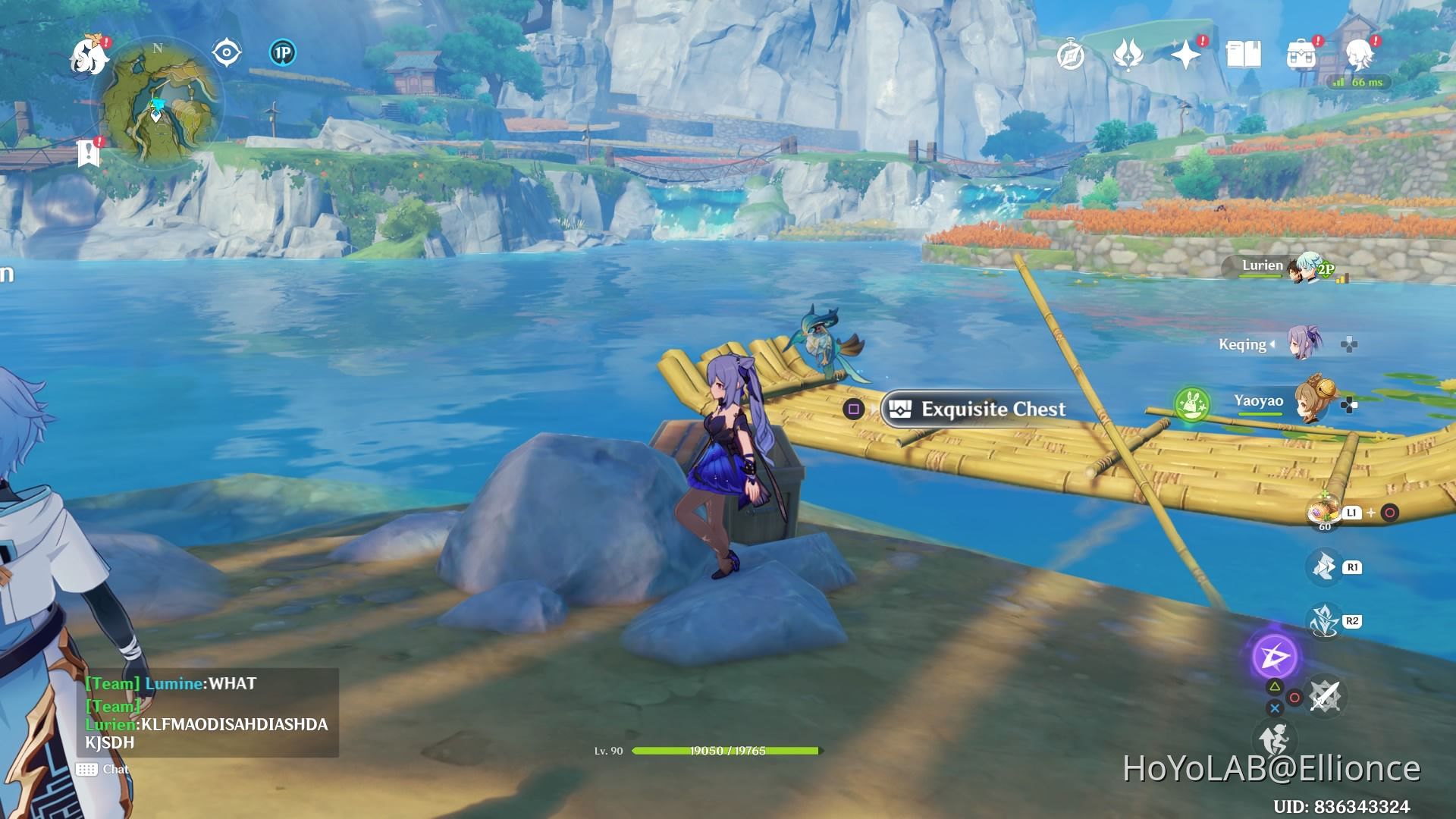This screenshot has height=819, width=1456.
Task: Open the Paimon menu icon
Action: point(89,56)
